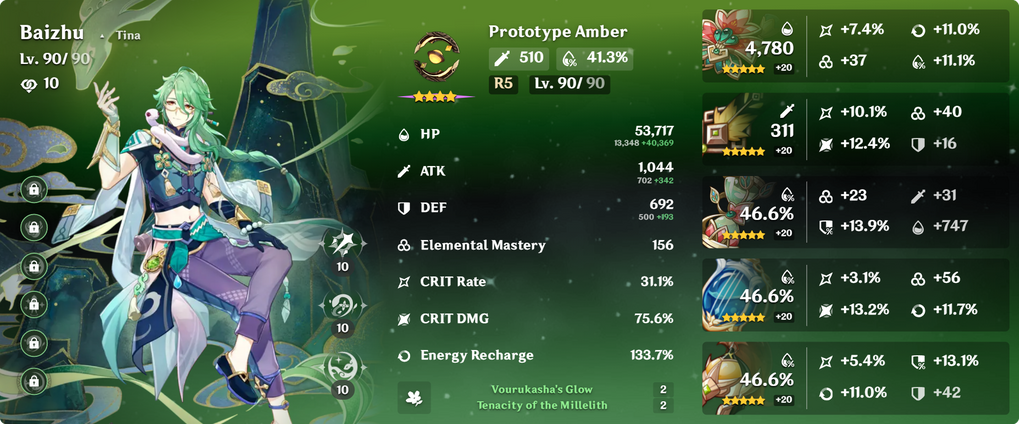Click the normal attack talent icon
The height and width of the screenshot is (424, 1019).
342,243
